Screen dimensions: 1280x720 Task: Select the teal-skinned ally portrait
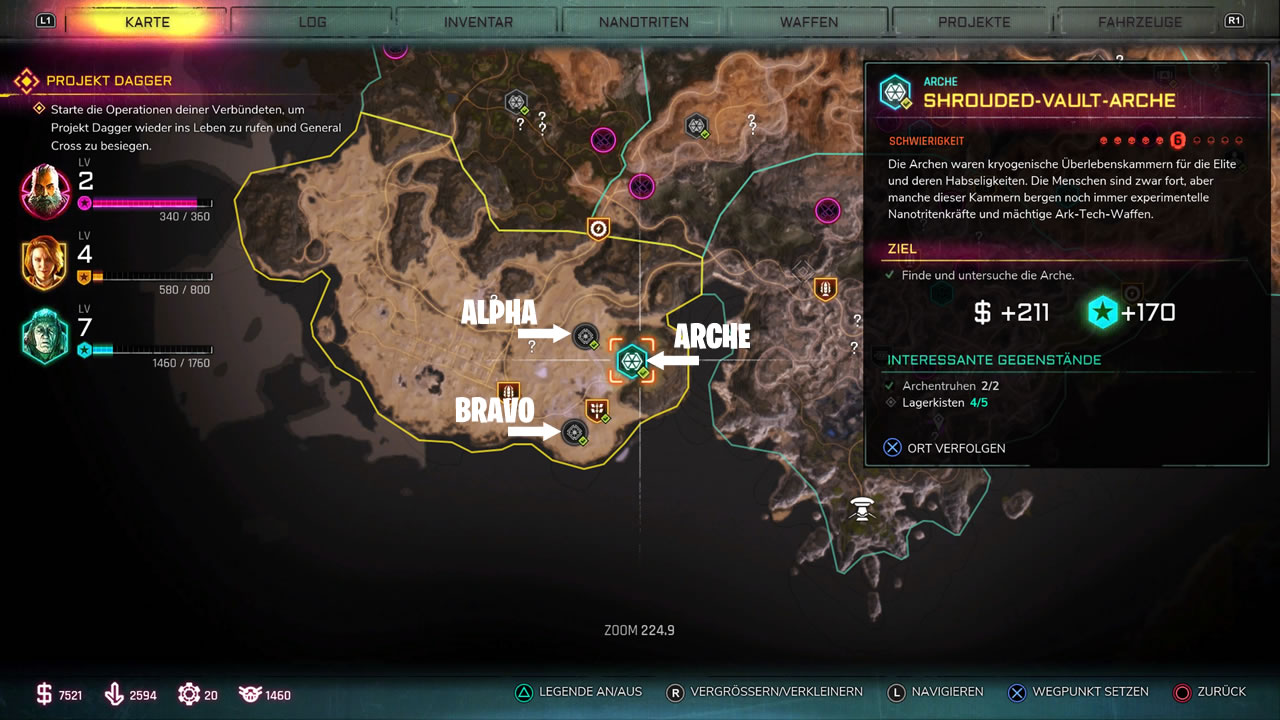pyautogui.click(x=45, y=336)
